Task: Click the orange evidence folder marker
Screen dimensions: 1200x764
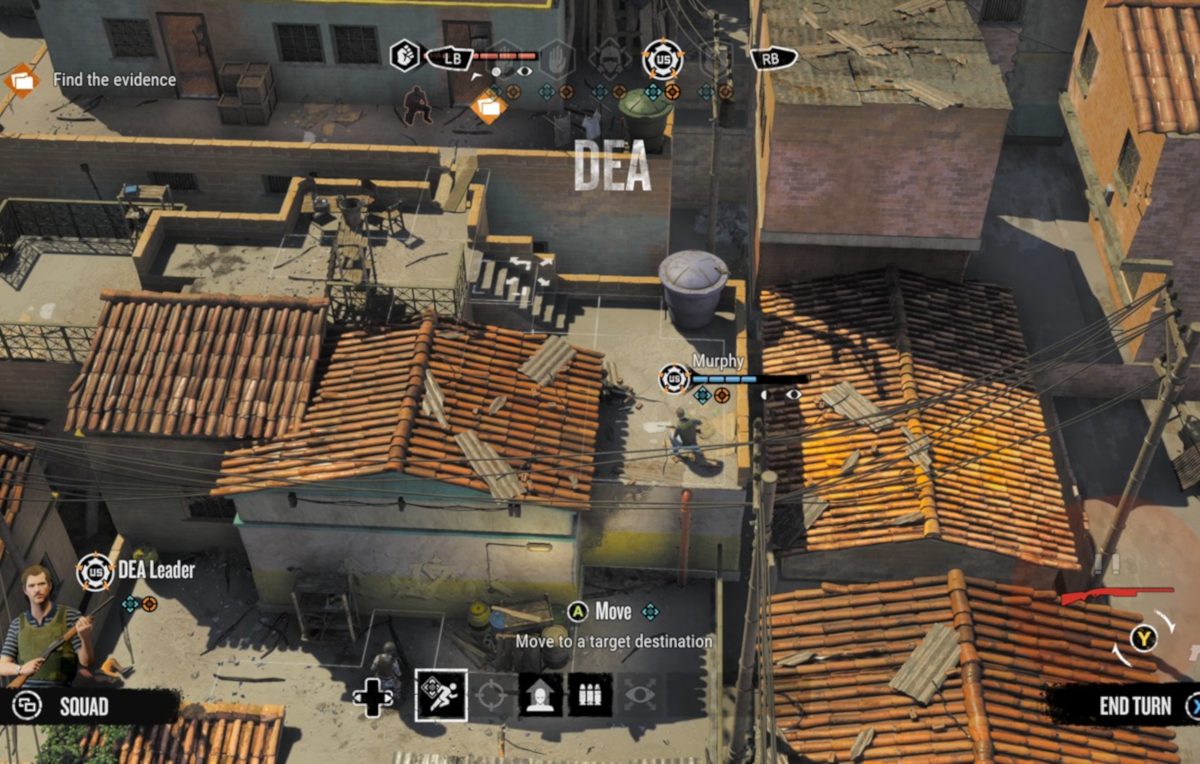Action: 489,105
